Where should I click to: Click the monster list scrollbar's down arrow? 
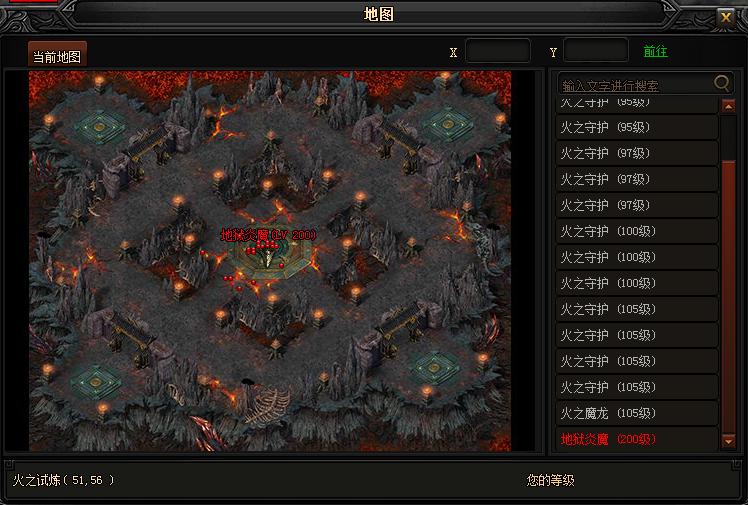tap(728, 440)
